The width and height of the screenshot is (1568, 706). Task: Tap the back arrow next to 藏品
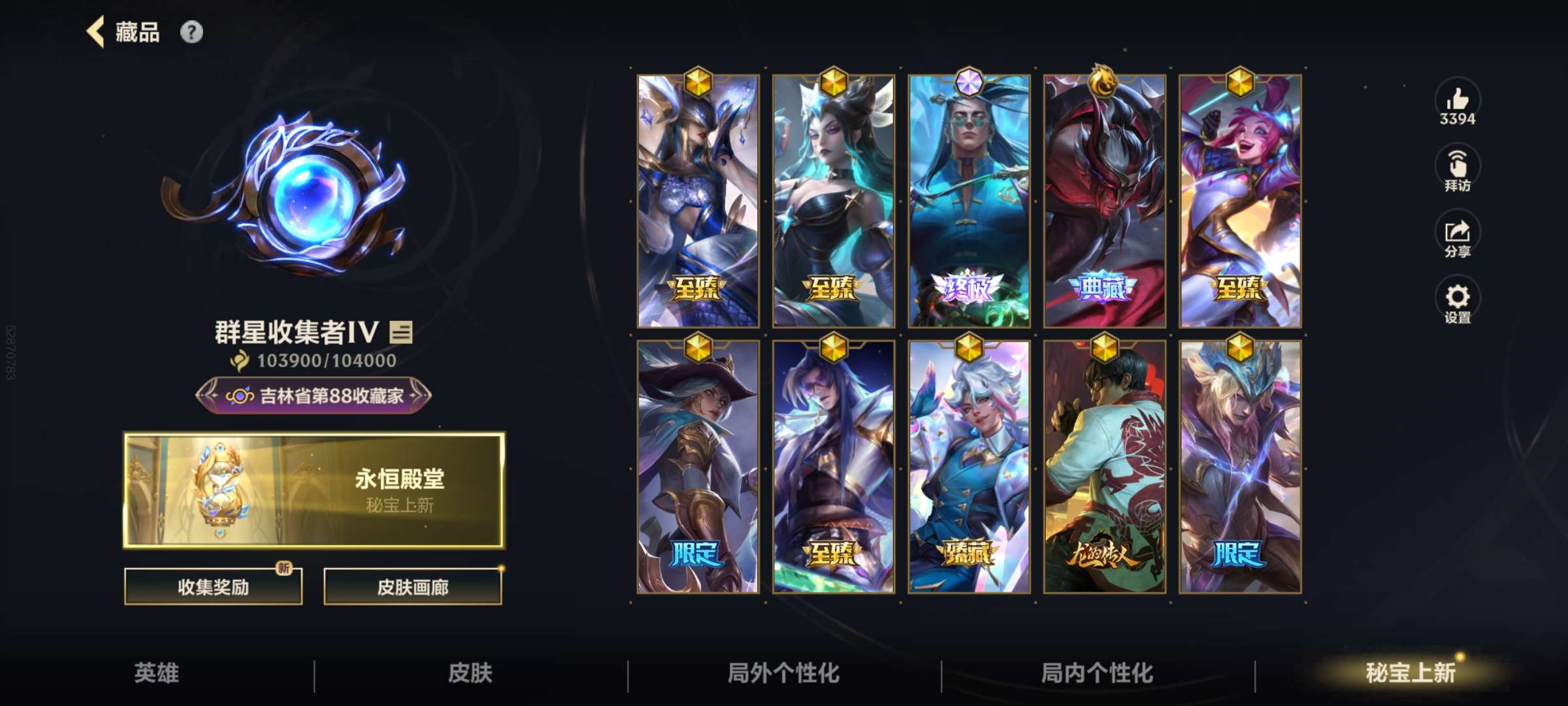pyautogui.click(x=95, y=32)
